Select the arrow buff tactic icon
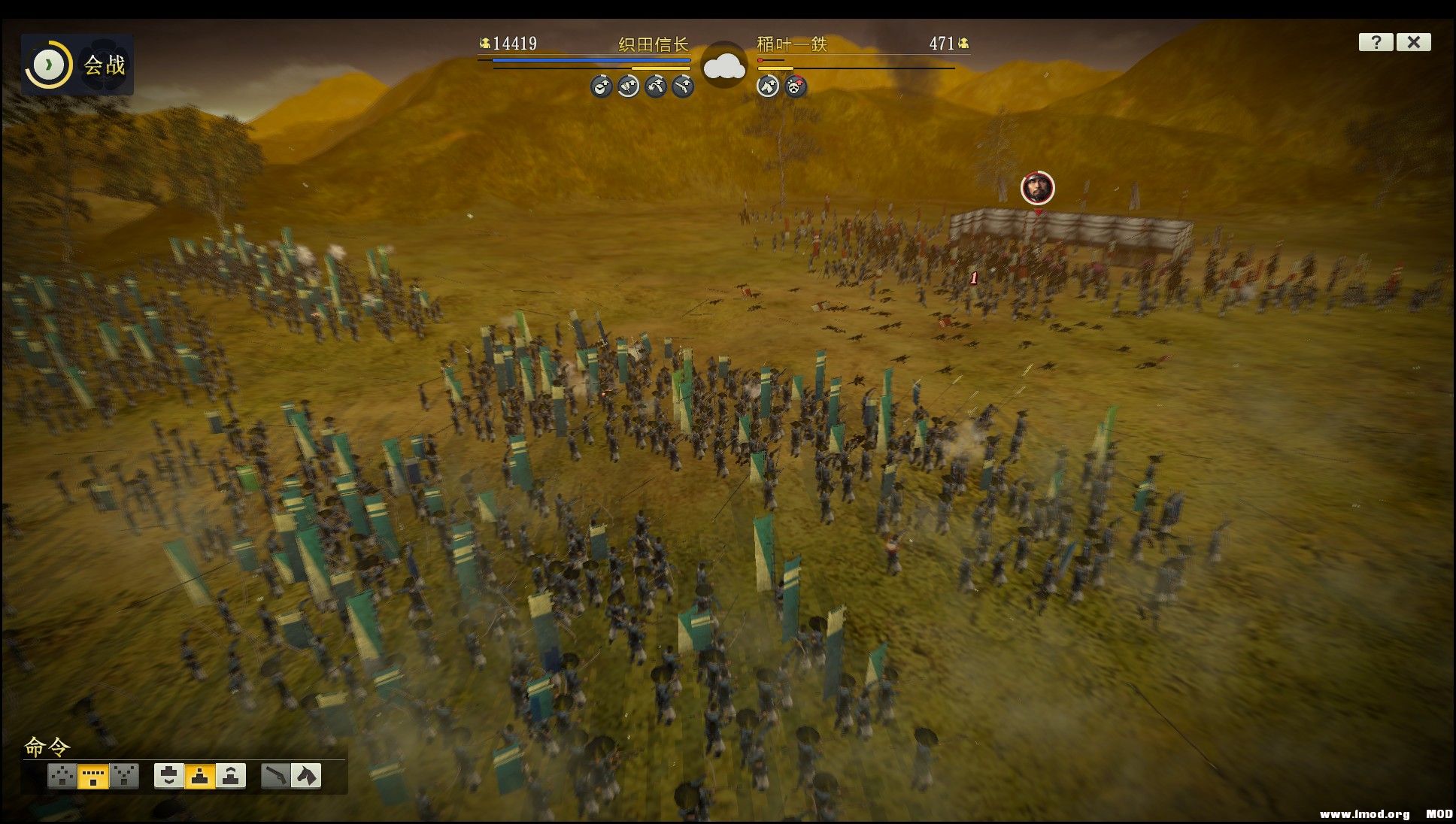 click(628, 86)
